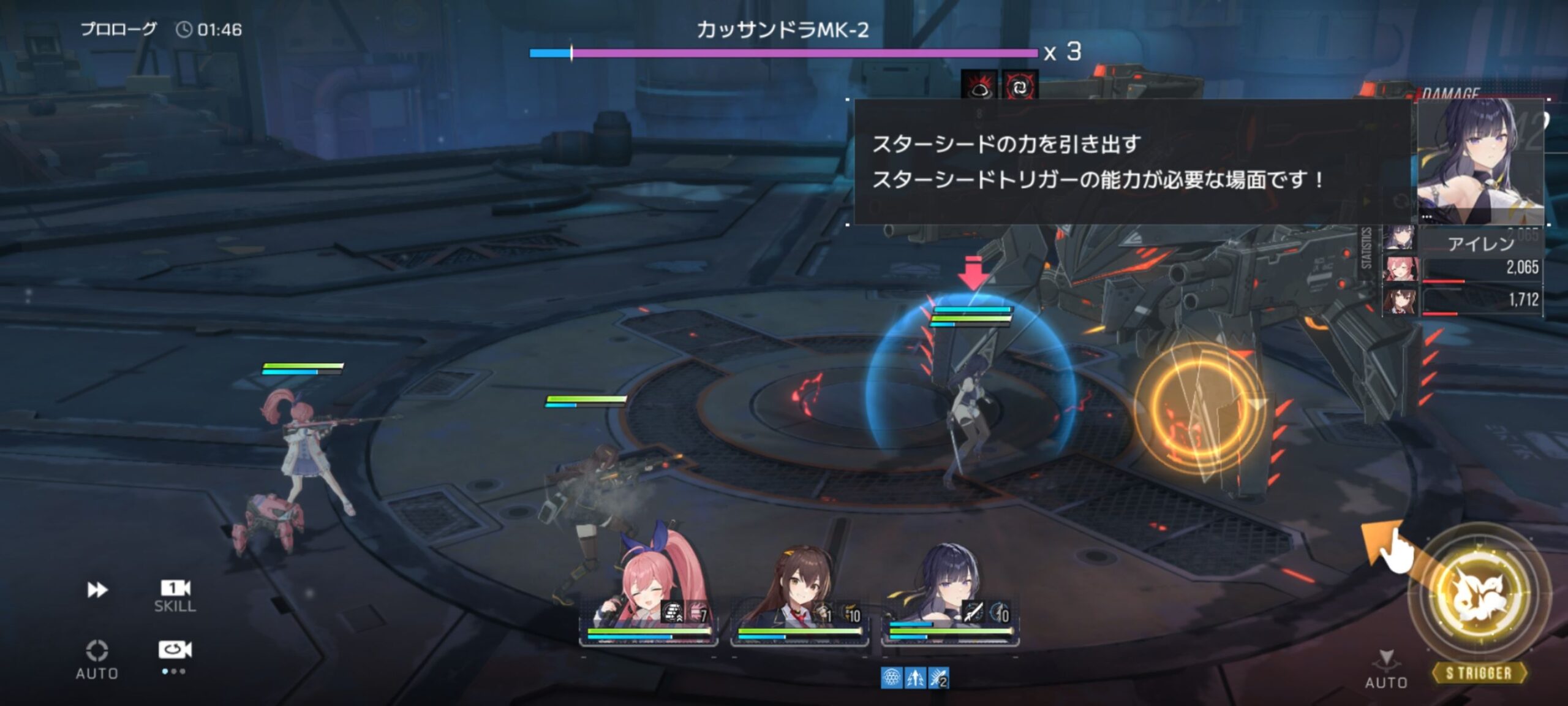Toggle the SKILL camera option

click(x=175, y=595)
